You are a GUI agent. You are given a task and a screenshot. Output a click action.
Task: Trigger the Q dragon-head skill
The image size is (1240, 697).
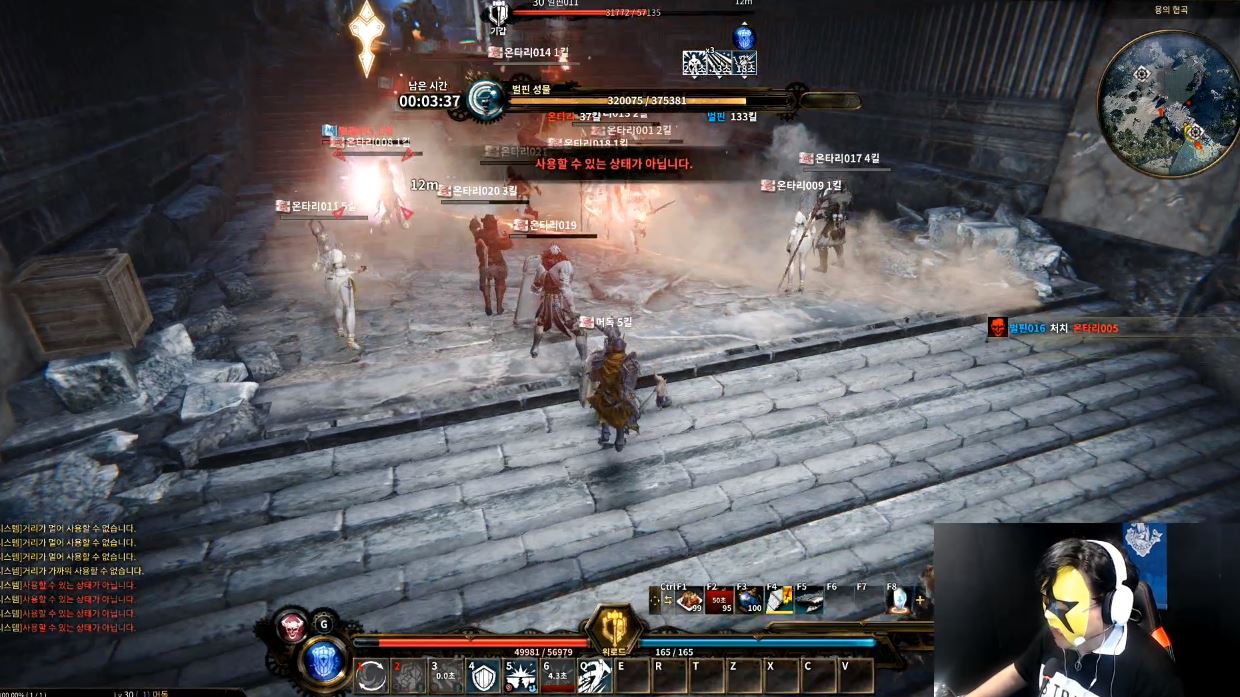[x=594, y=677]
